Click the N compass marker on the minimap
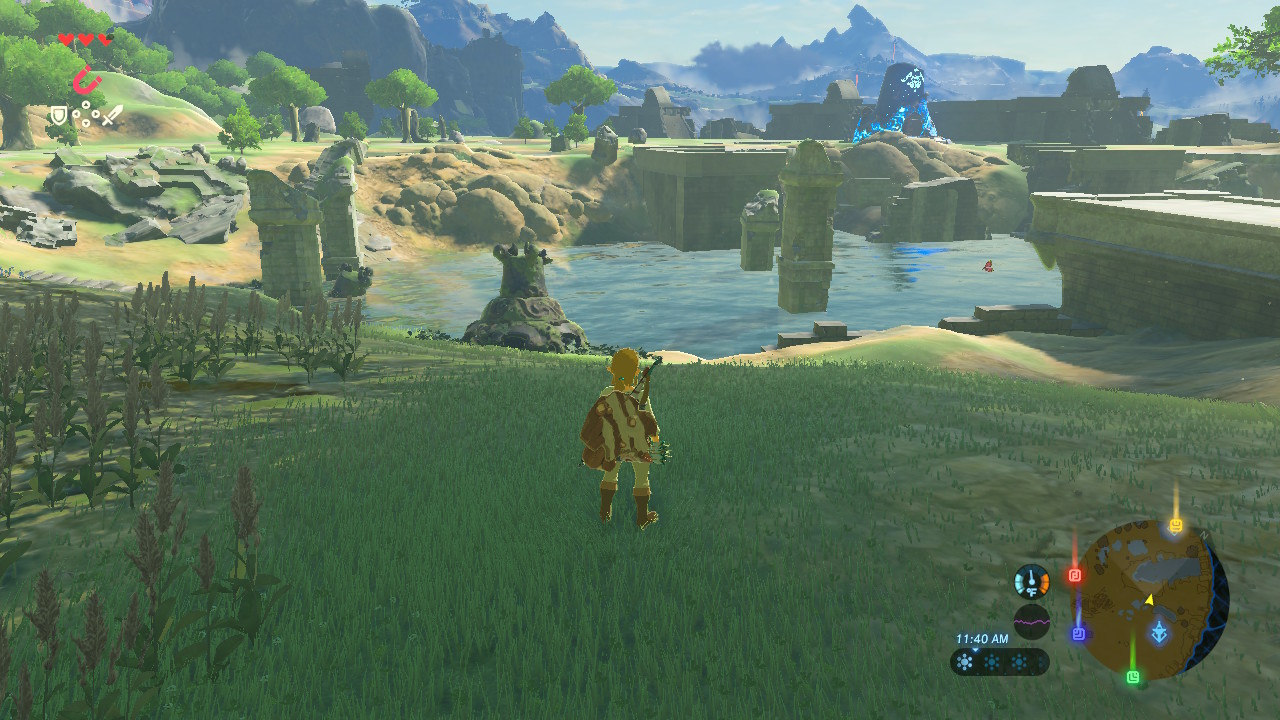Screen dimensions: 1280x720 (x=1204, y=535)
